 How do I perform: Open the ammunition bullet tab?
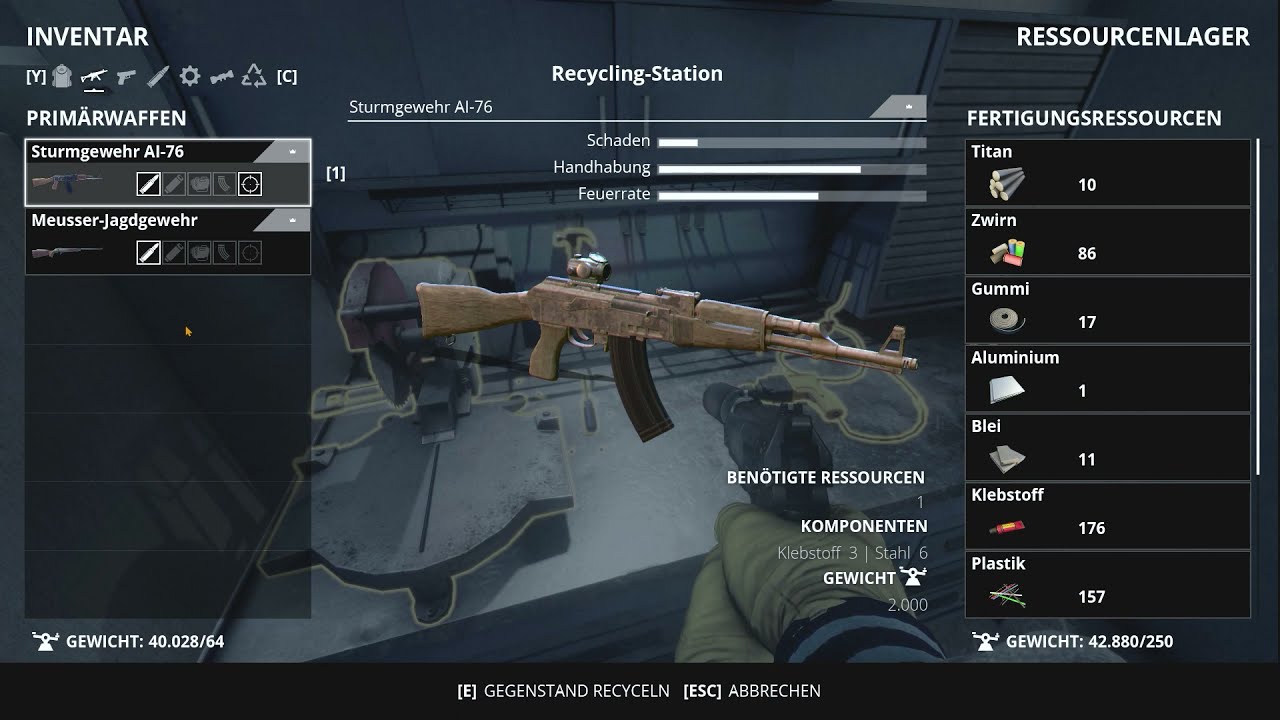tap(158, 76)
